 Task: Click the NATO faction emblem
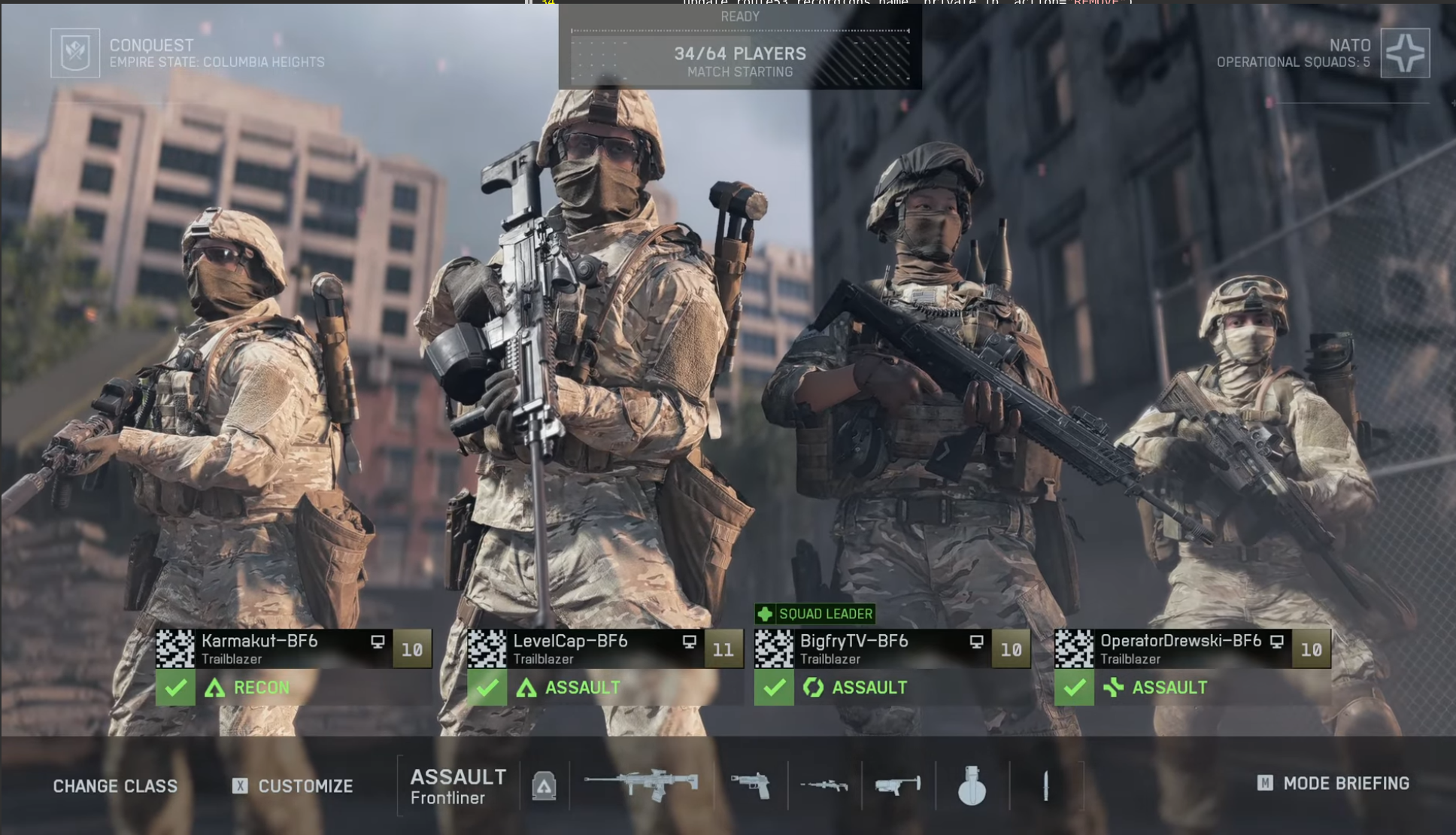tap(1405, 53)
